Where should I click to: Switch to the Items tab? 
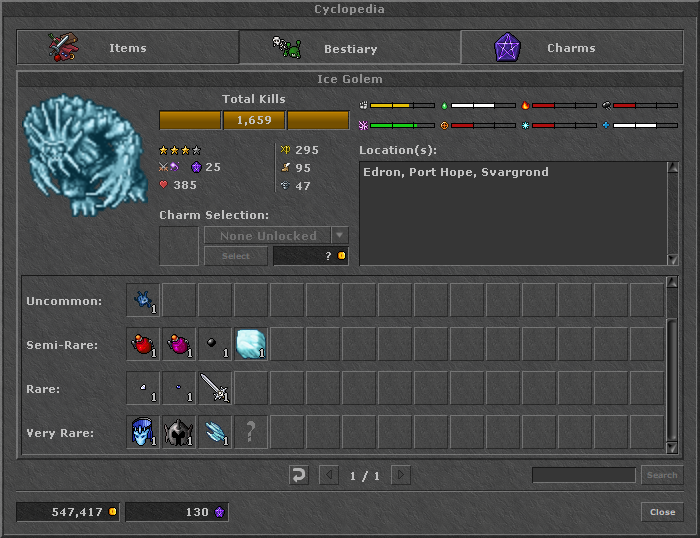pos(127,48)
